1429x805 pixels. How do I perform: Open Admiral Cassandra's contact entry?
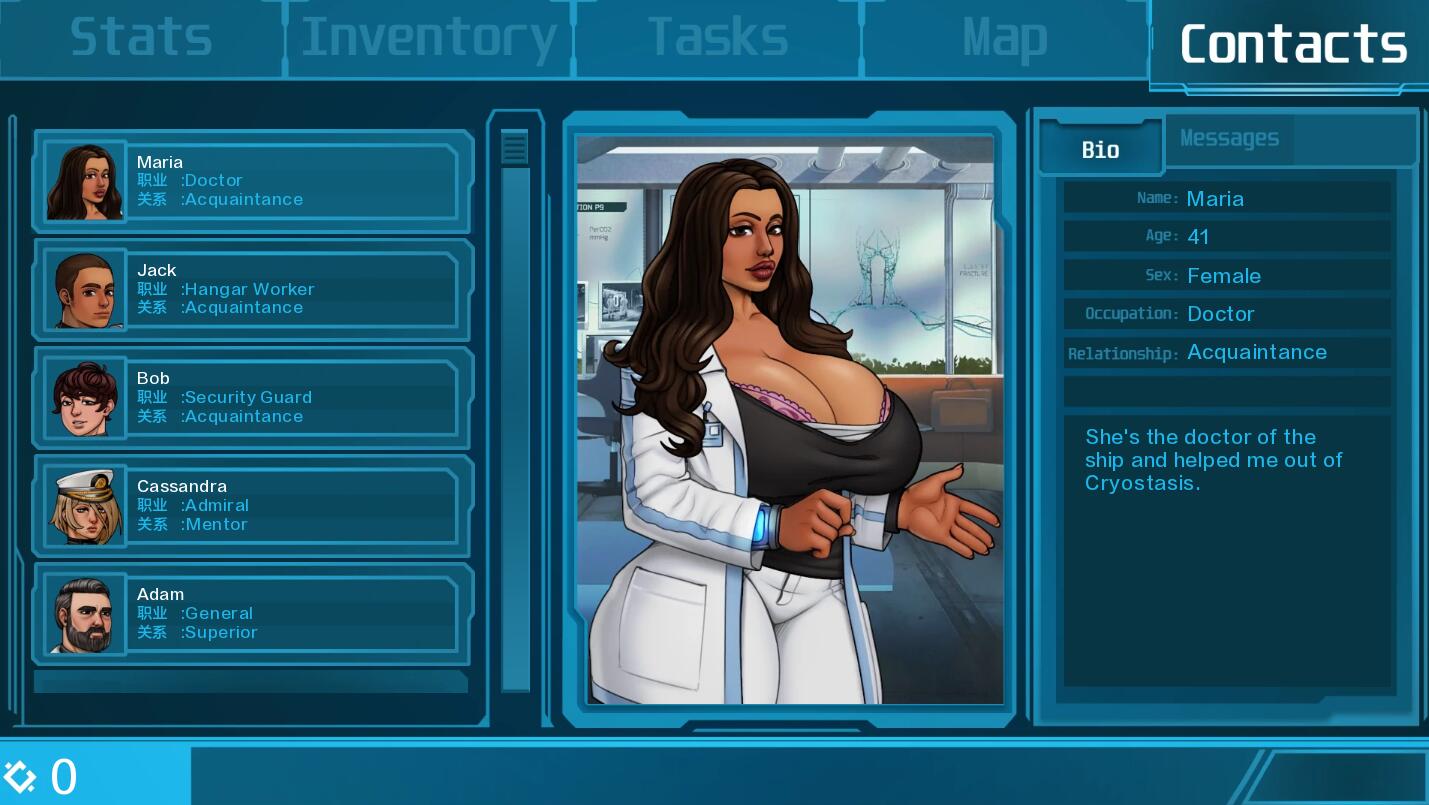(x=253, y=505)
